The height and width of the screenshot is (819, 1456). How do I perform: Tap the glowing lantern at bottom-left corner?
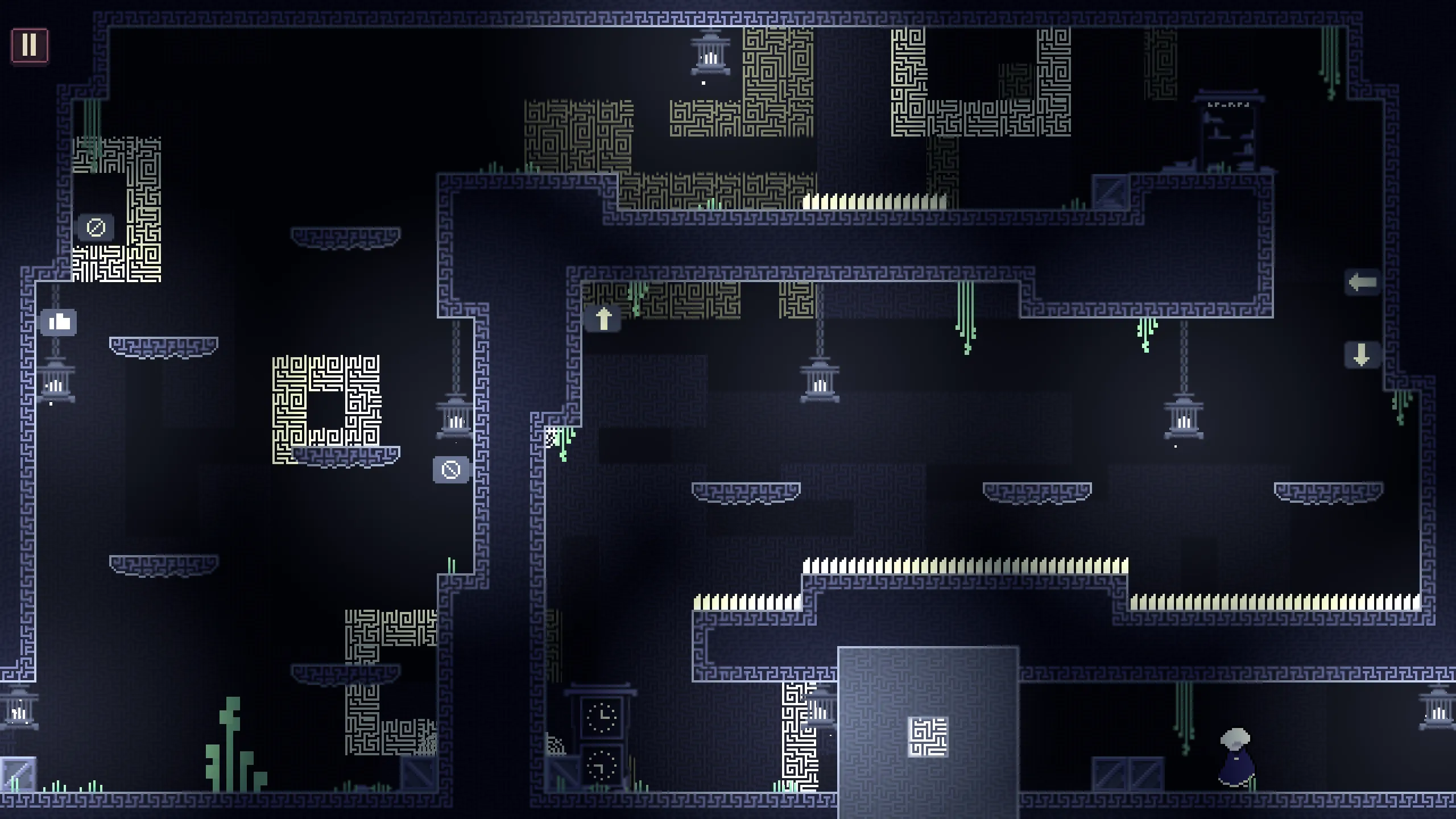pos(20,711)
